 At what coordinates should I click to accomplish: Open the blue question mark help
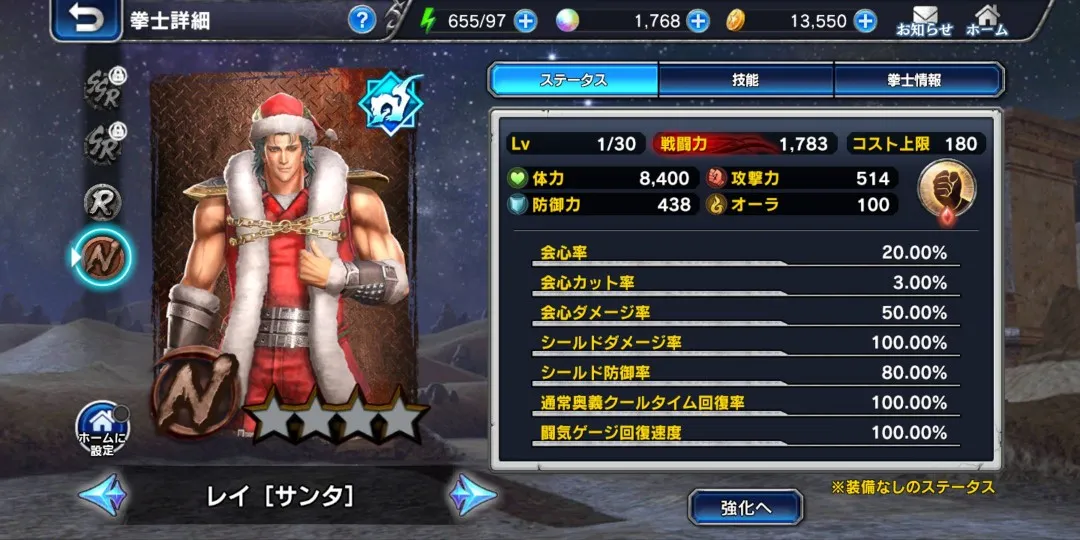(362, 20)
